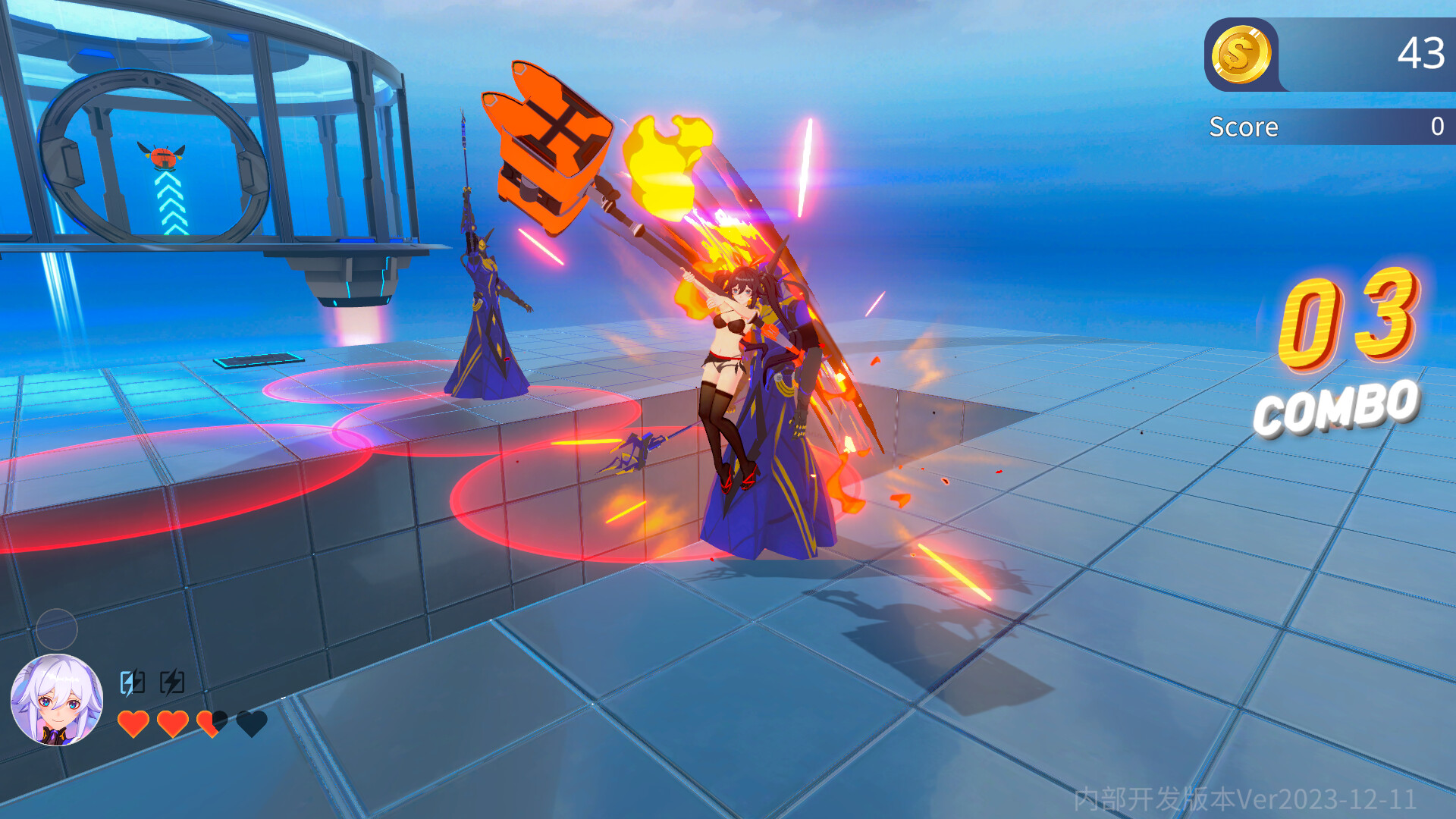Click the Score panel showing 0
Image resolution: width=1456 pixels, height=819 pixels.
[x=1327, y=126]
